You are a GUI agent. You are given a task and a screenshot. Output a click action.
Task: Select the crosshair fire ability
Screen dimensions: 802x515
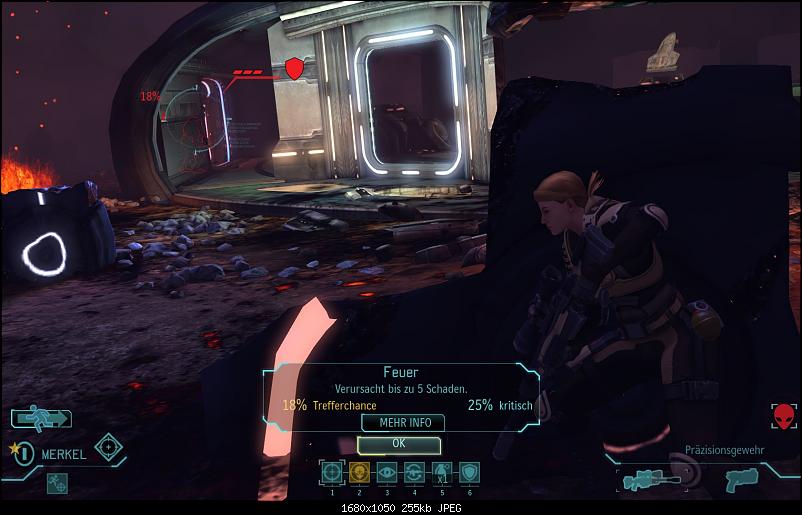(331, 472)
